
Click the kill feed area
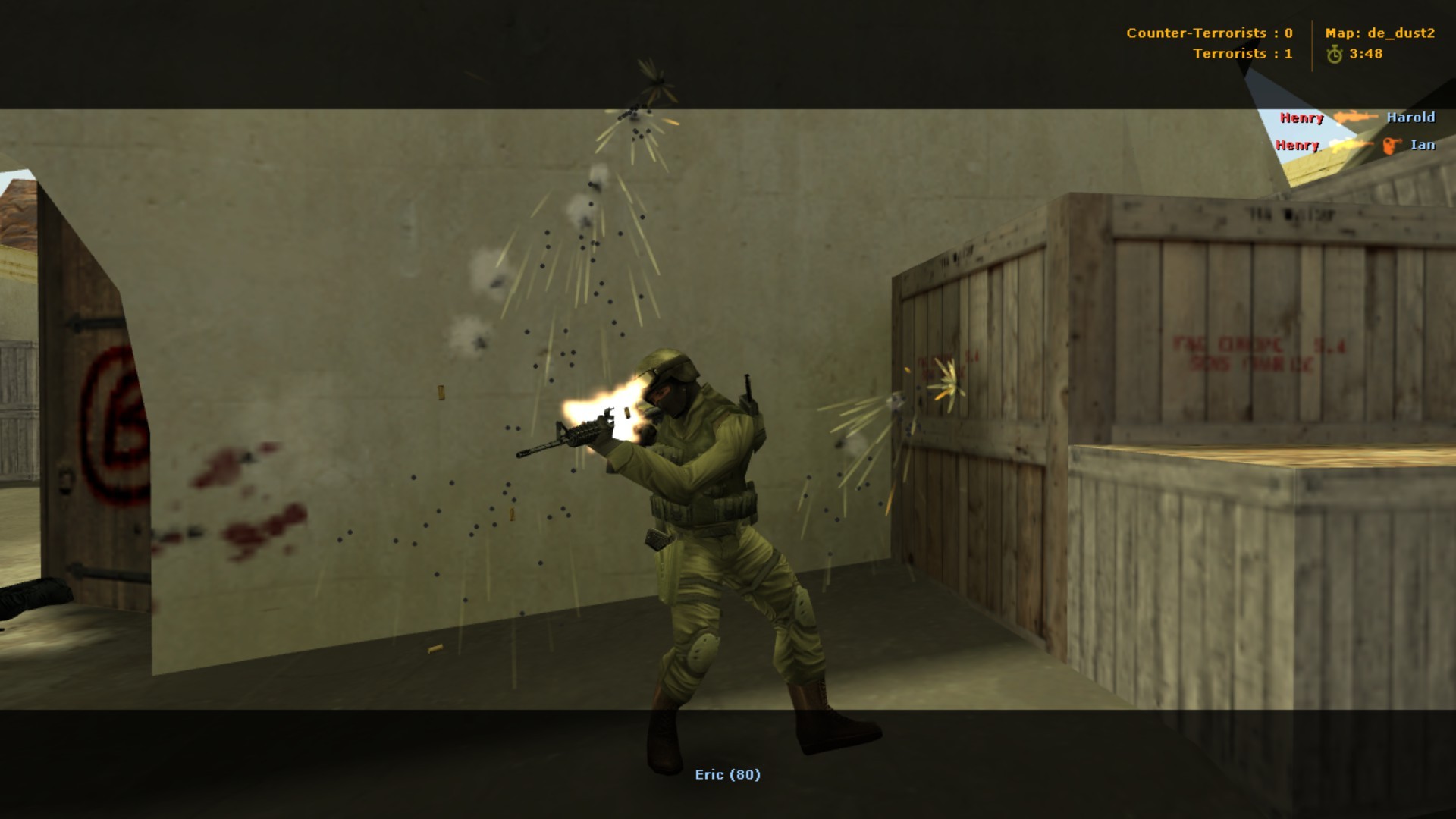tap(1357, 130)
